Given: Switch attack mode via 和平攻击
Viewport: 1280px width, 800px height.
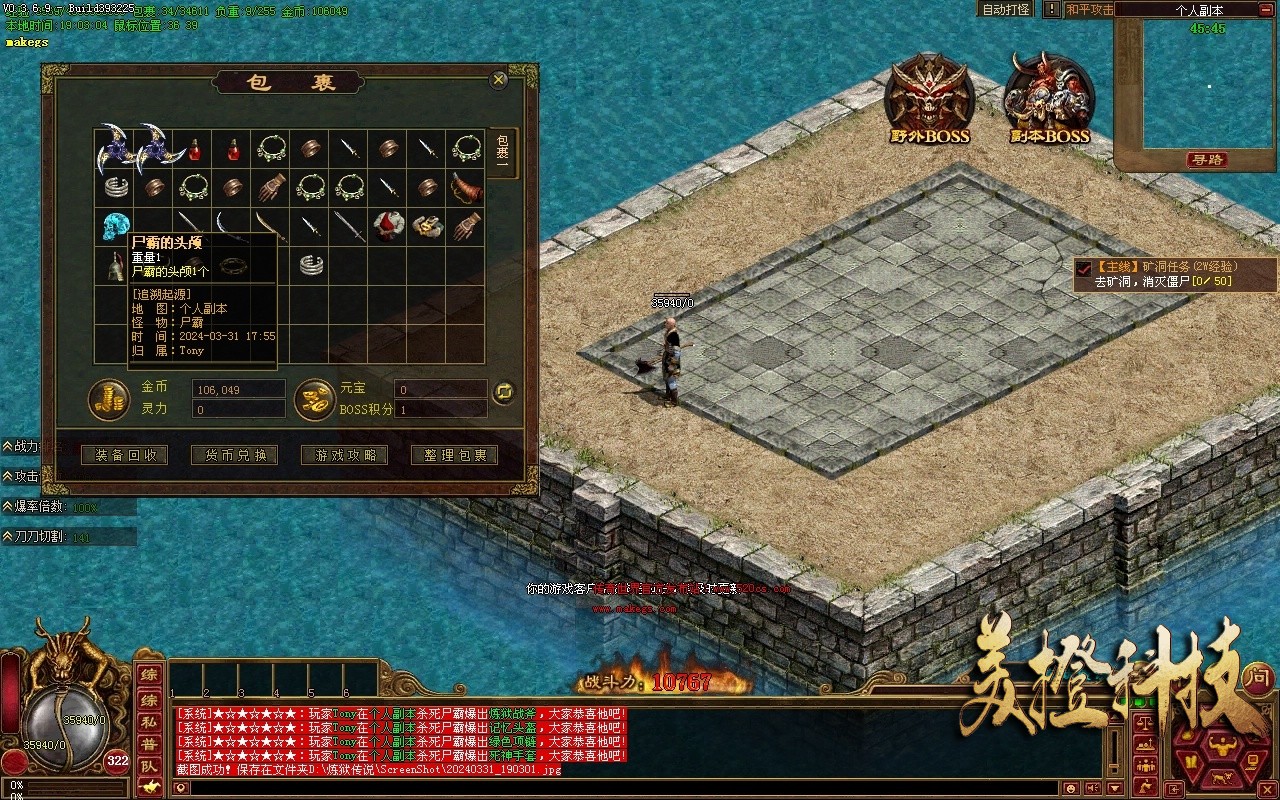Looking at the screenshot, I should click(x=1089, y=9).
